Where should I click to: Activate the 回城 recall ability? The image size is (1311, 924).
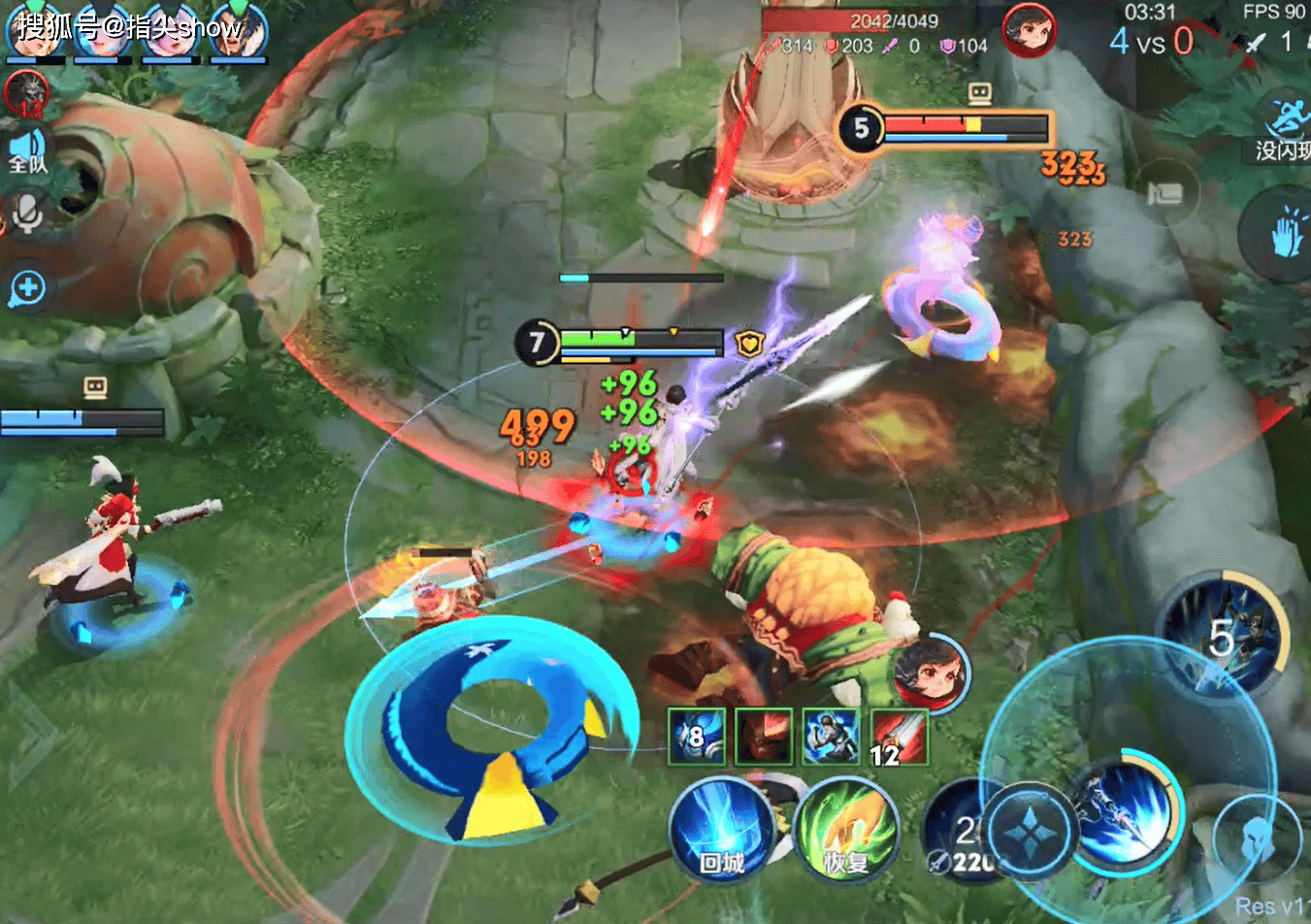(722, 831)
